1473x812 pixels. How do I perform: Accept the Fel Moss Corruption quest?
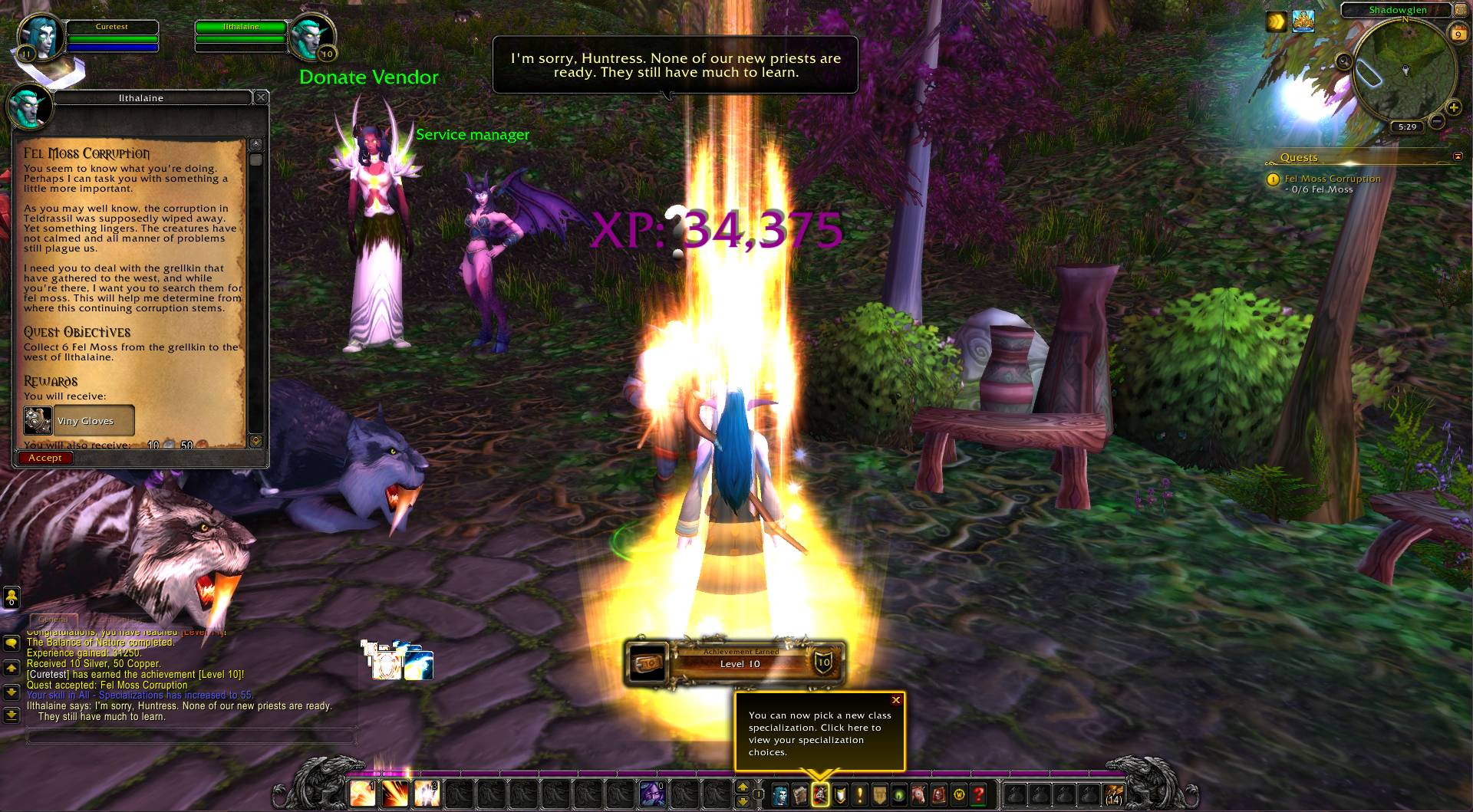(x=45, y=458)
